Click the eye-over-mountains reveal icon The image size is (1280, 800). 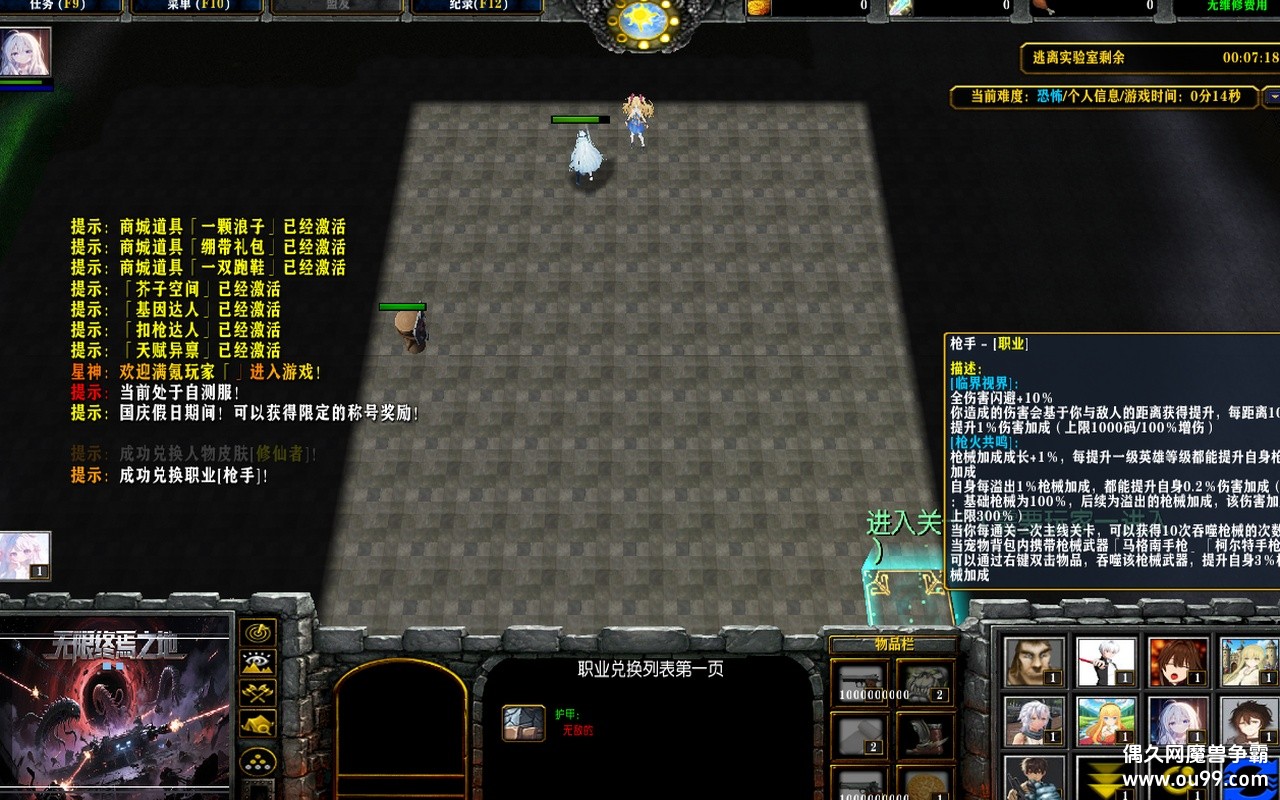click(258, 662)
